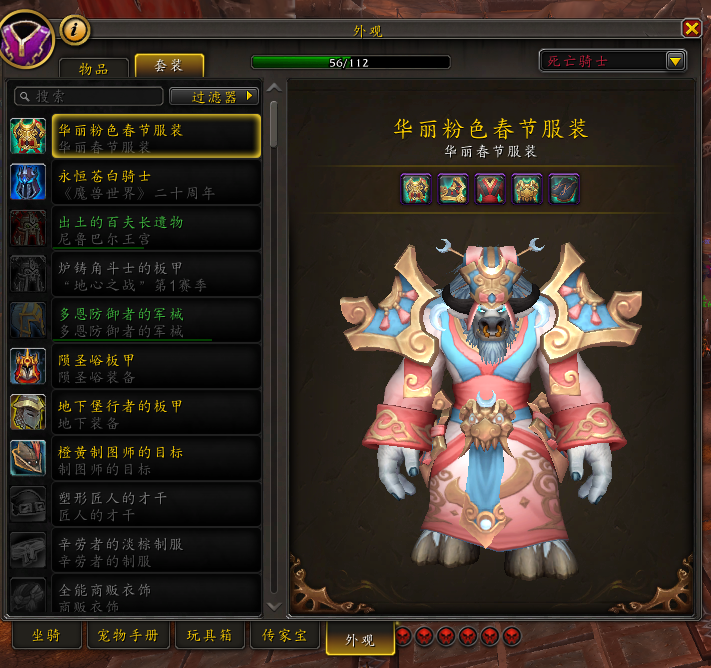Select the 塑形匠人的才干 set

(x=135, y=505)
